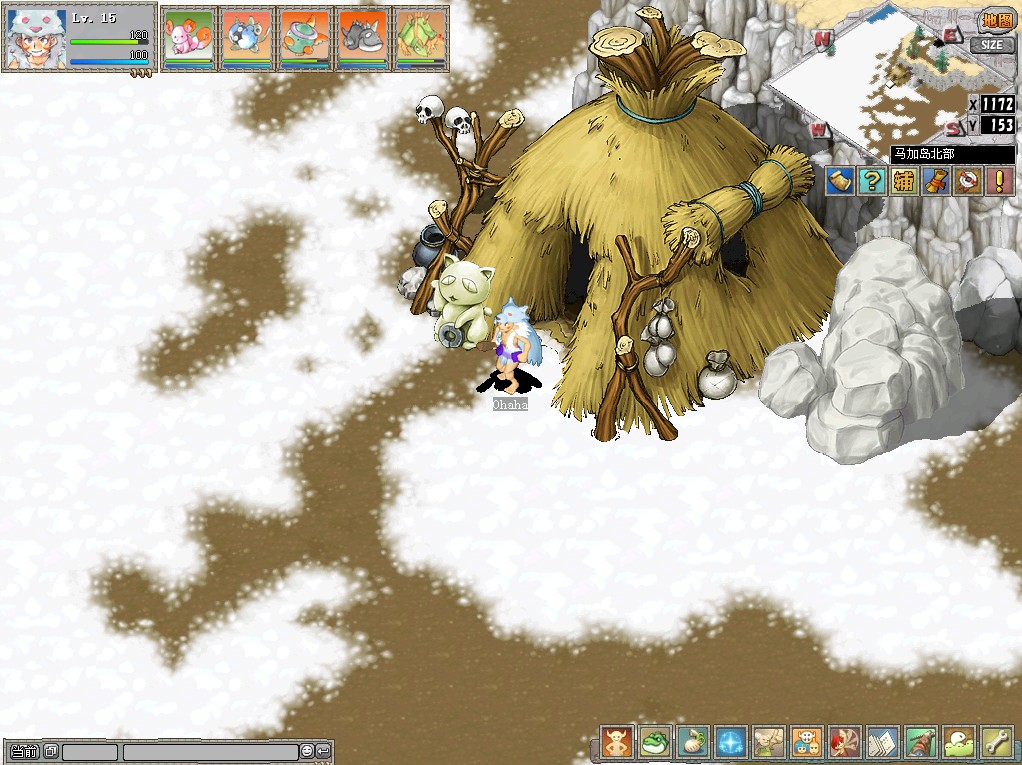
Task: Click the chat input field
Action: pos(210,752)
